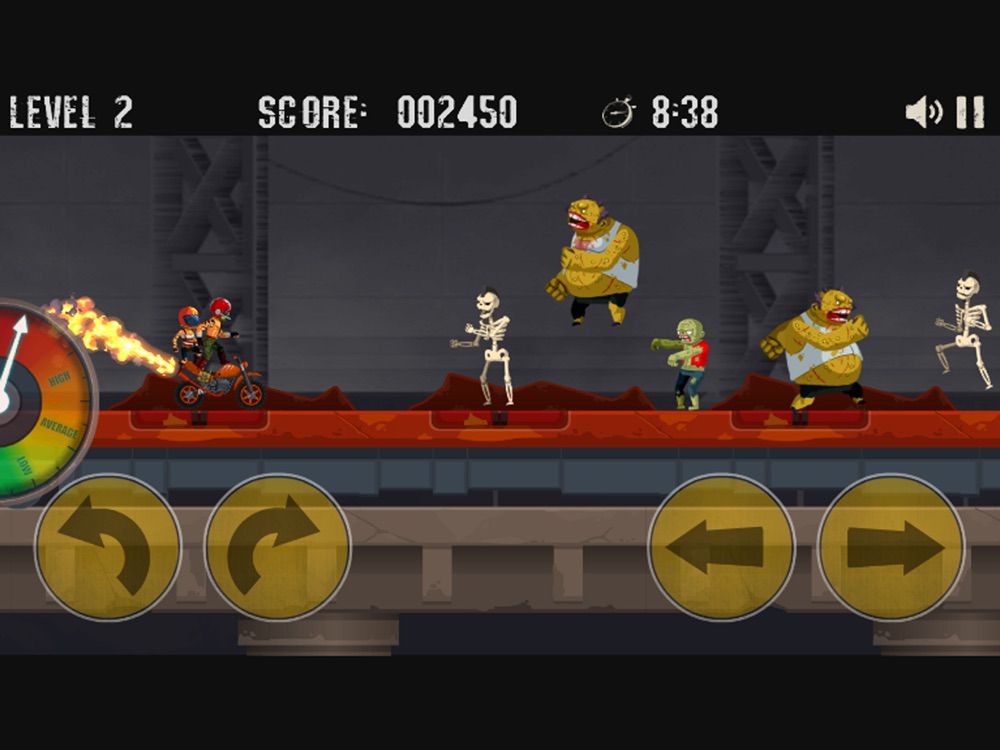This screenshot has height=750, width=1000.
Task: Tap the curved lean-forward arrow button
Action: pyautogui.click(x=277, y=548)
